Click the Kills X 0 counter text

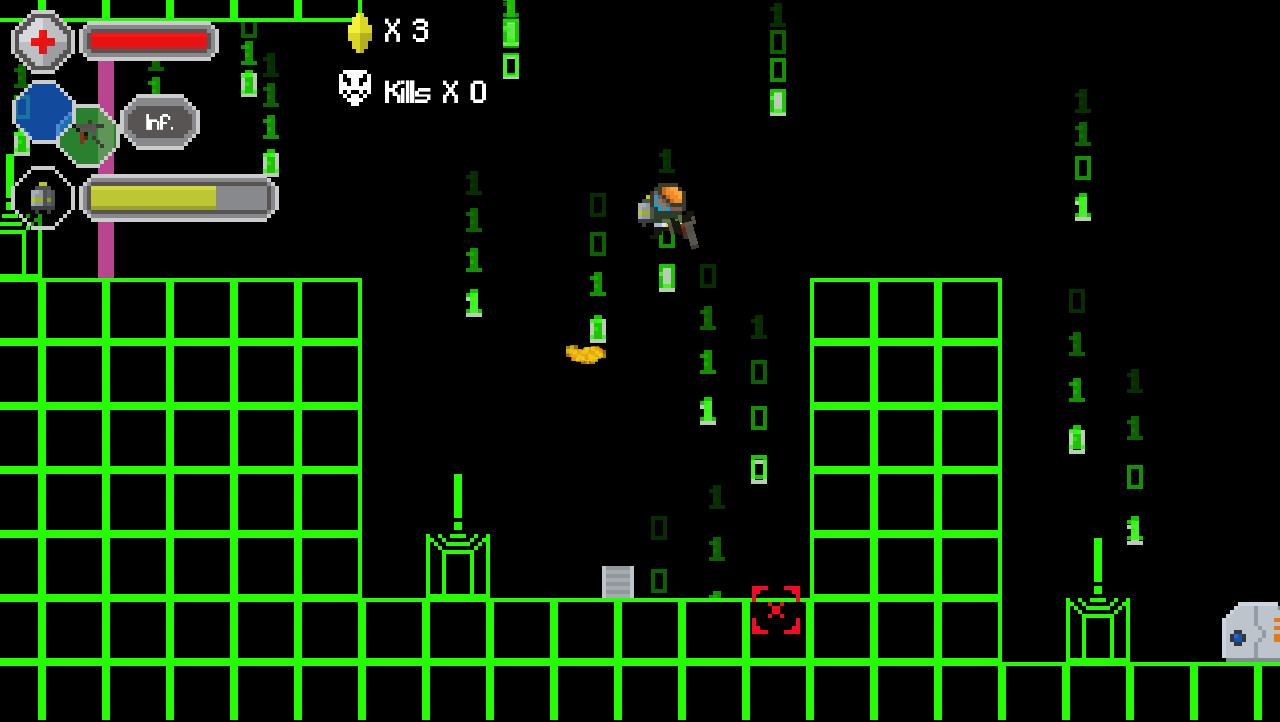coord(433,93)
